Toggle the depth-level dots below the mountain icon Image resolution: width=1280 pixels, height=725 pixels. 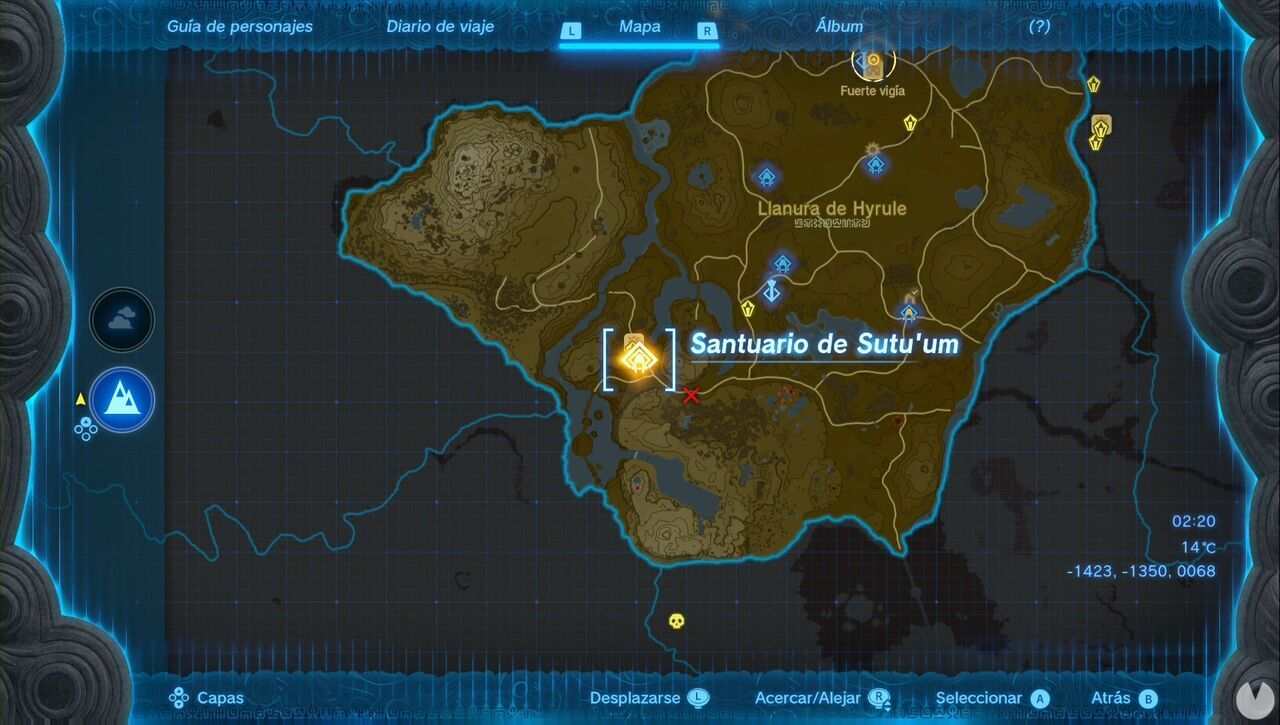(85, 430)
